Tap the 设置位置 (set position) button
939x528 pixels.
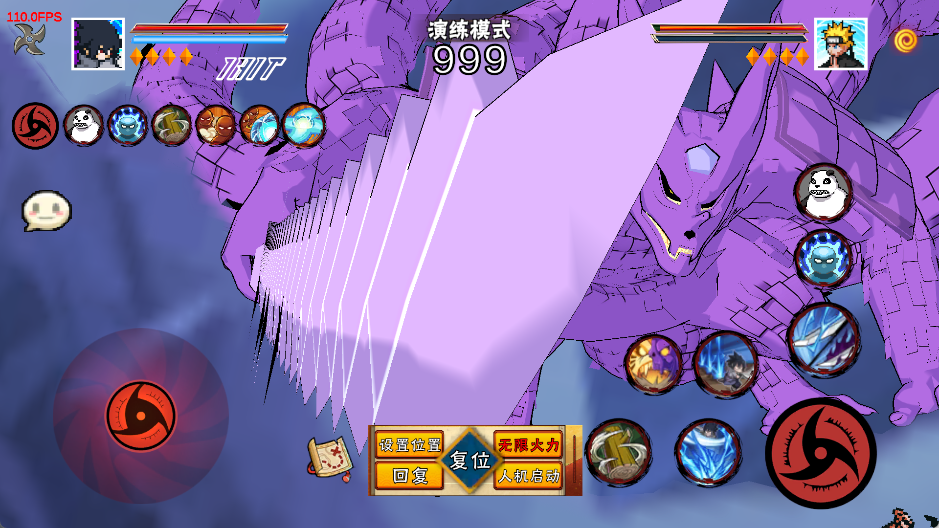[409, 445]
